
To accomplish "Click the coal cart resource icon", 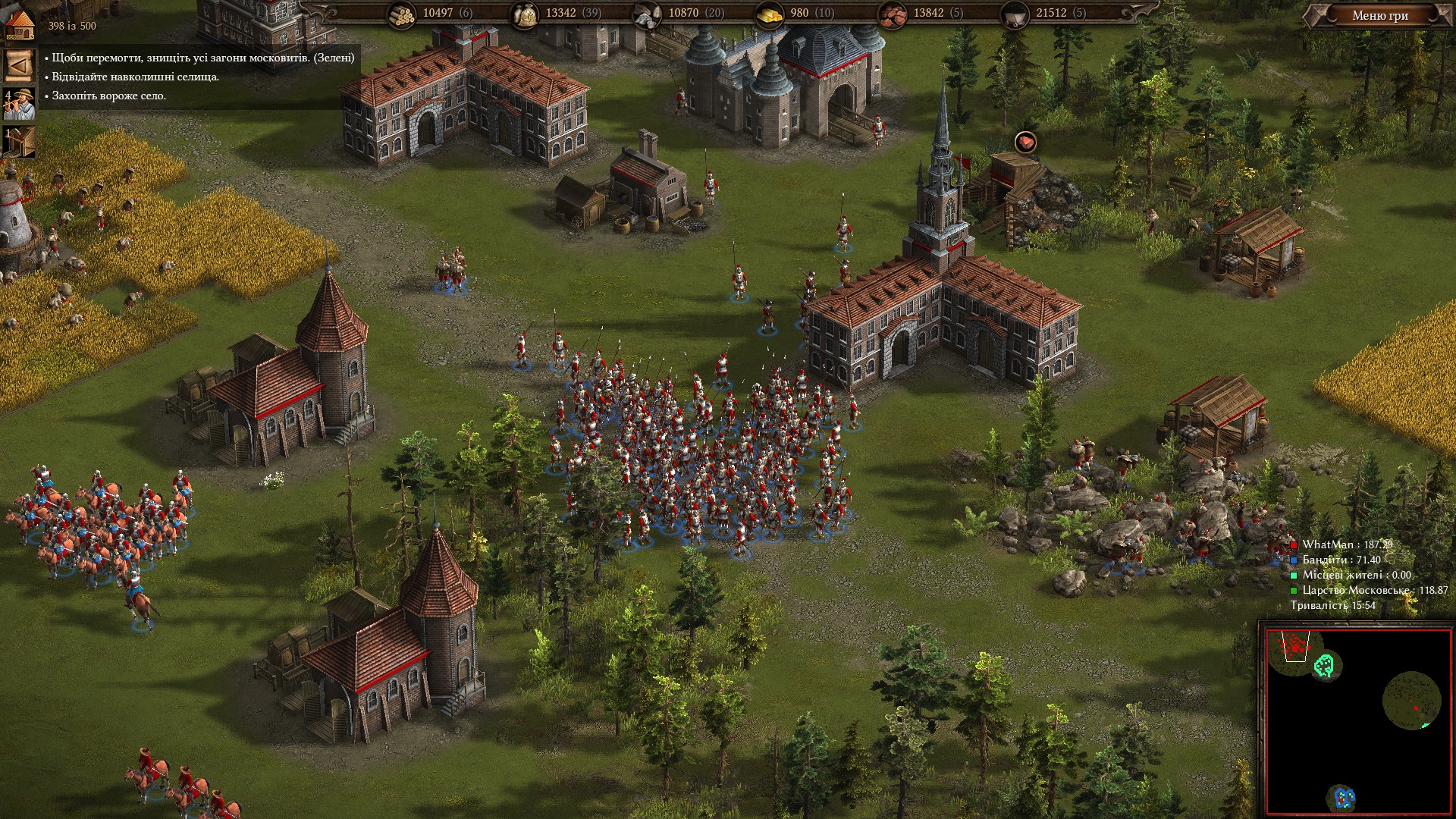I will [1015, 14].
